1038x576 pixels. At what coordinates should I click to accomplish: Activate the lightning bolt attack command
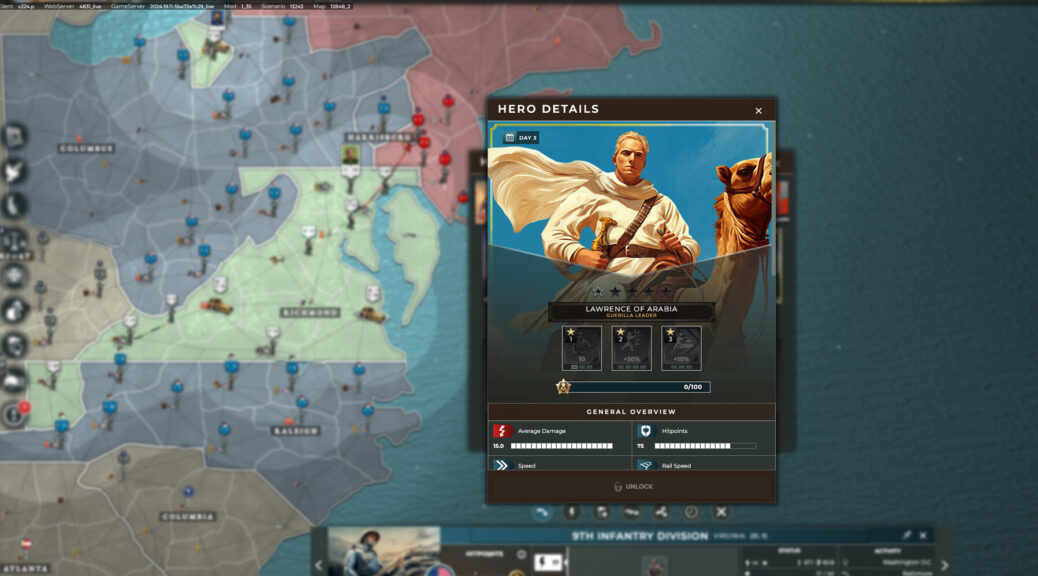(x=572, y=512)
